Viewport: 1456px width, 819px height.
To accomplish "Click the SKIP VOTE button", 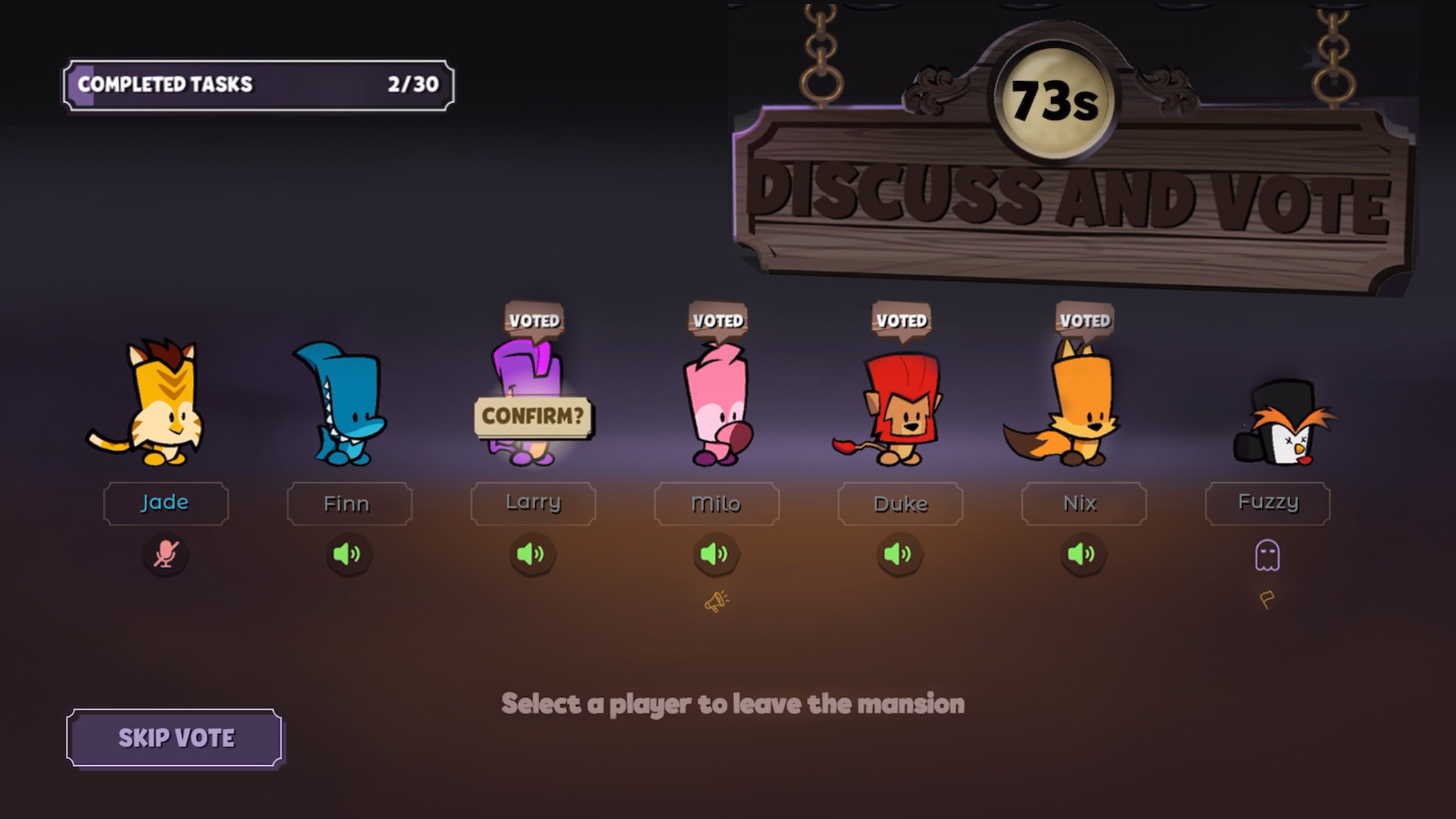I will (x=175, y=736).
